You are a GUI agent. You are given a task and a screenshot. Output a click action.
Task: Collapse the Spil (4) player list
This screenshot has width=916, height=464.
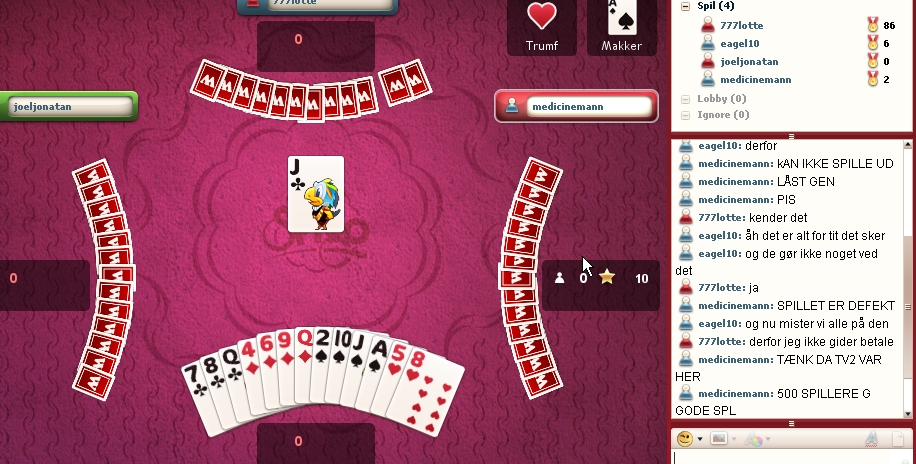[686, 6]
